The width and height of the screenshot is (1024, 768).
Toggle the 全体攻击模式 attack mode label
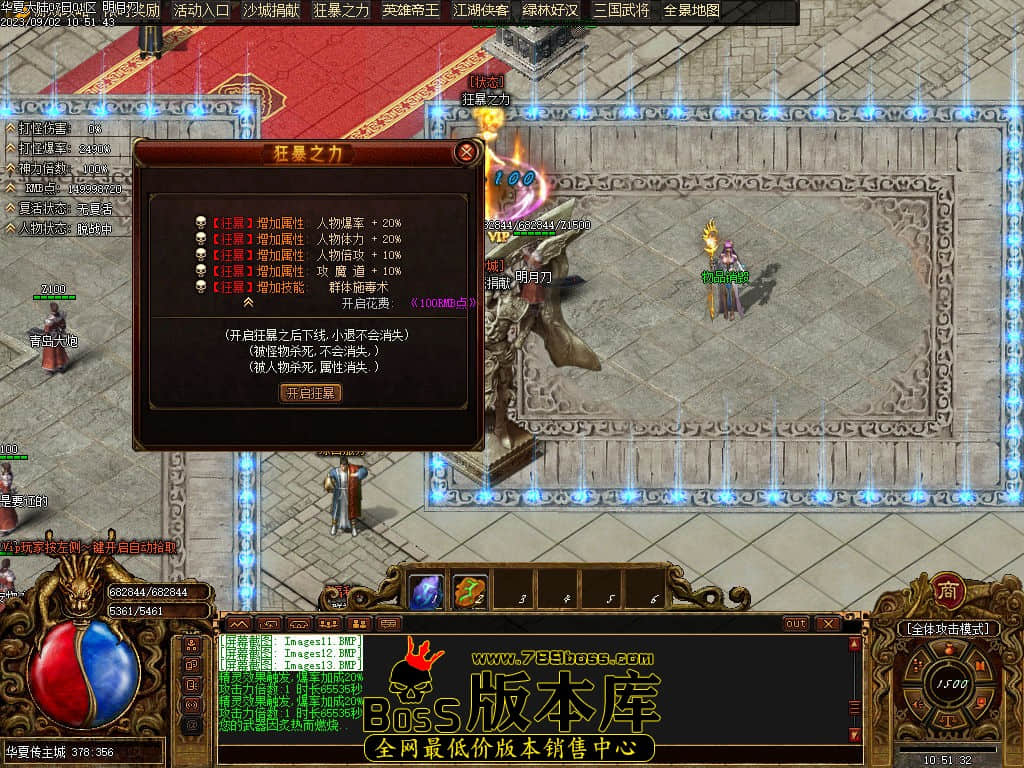tap(947, 629)
